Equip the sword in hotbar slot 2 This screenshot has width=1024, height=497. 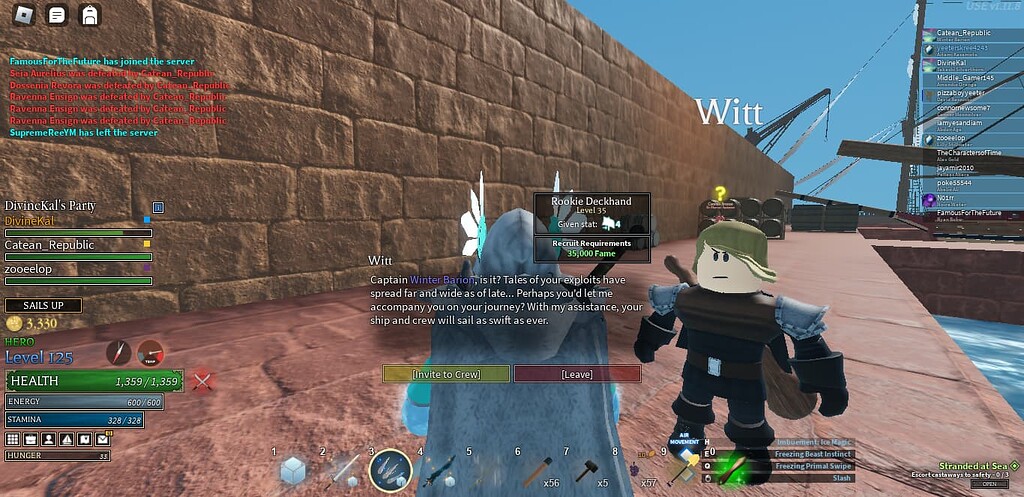coord(343,469)
